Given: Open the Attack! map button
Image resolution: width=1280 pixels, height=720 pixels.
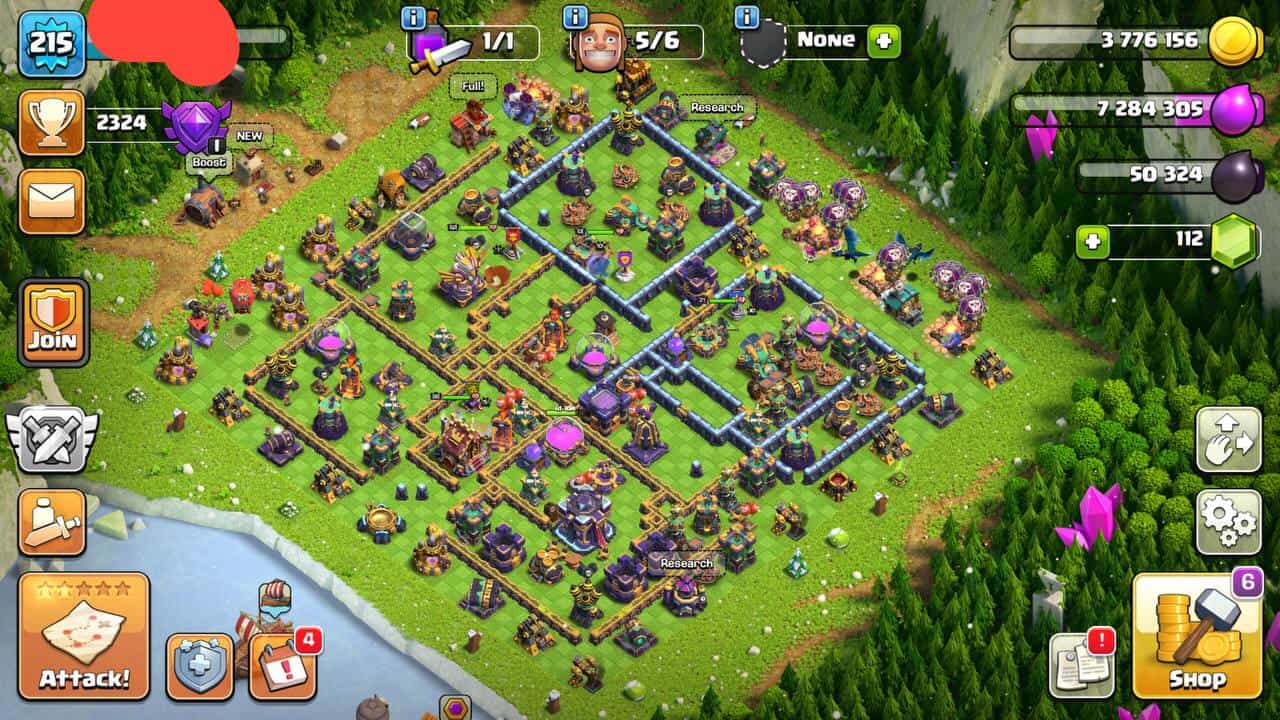Looking at the screenshot, I should point(84,635).
